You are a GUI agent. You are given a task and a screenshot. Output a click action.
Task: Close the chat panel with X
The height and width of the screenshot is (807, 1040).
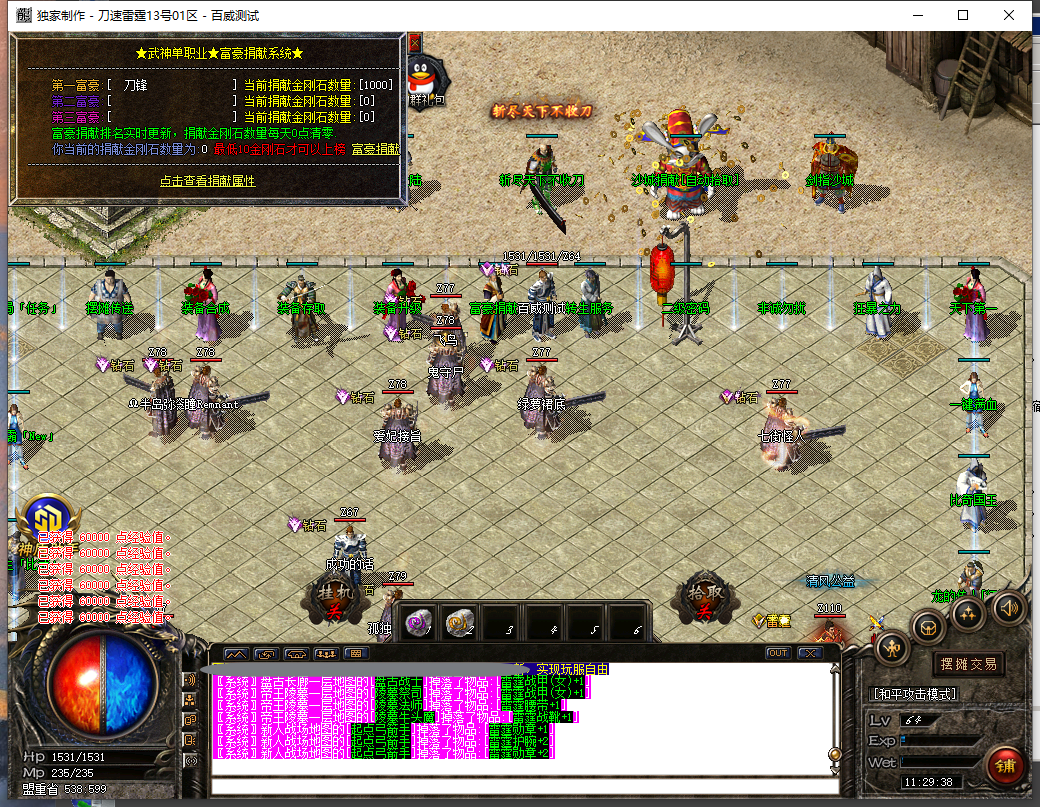coord(808,653)
